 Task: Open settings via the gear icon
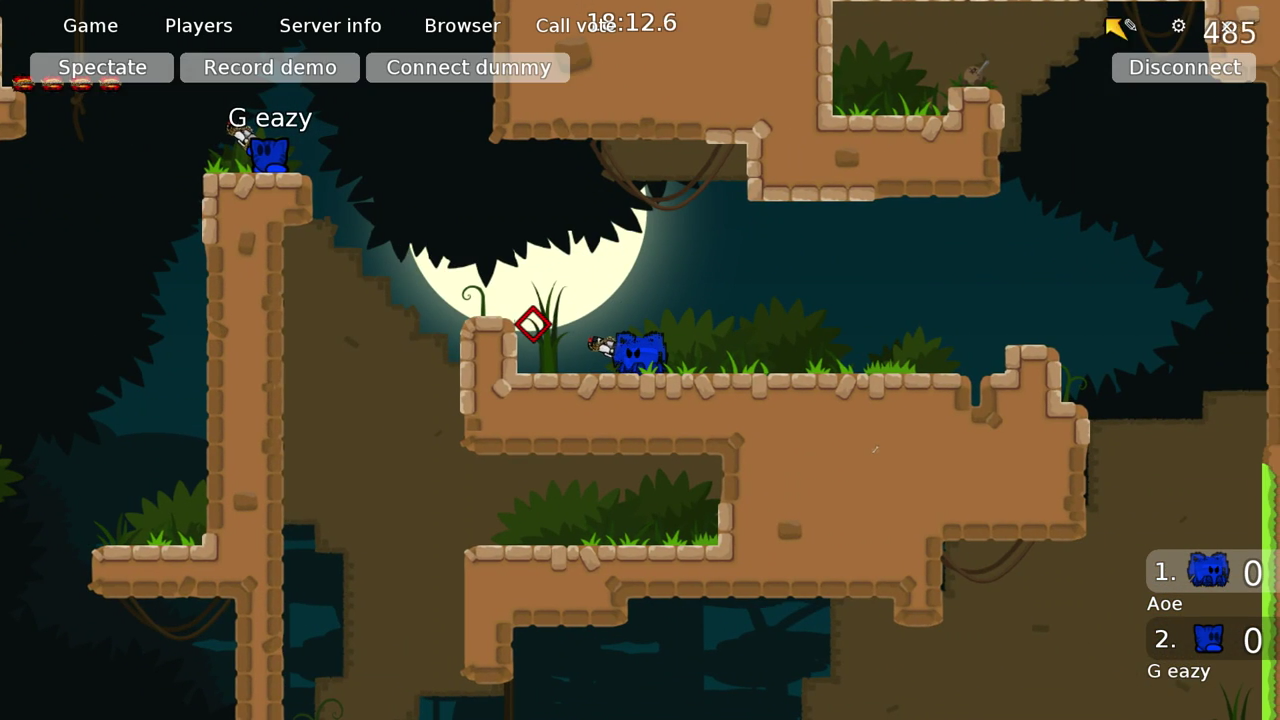1178,26
